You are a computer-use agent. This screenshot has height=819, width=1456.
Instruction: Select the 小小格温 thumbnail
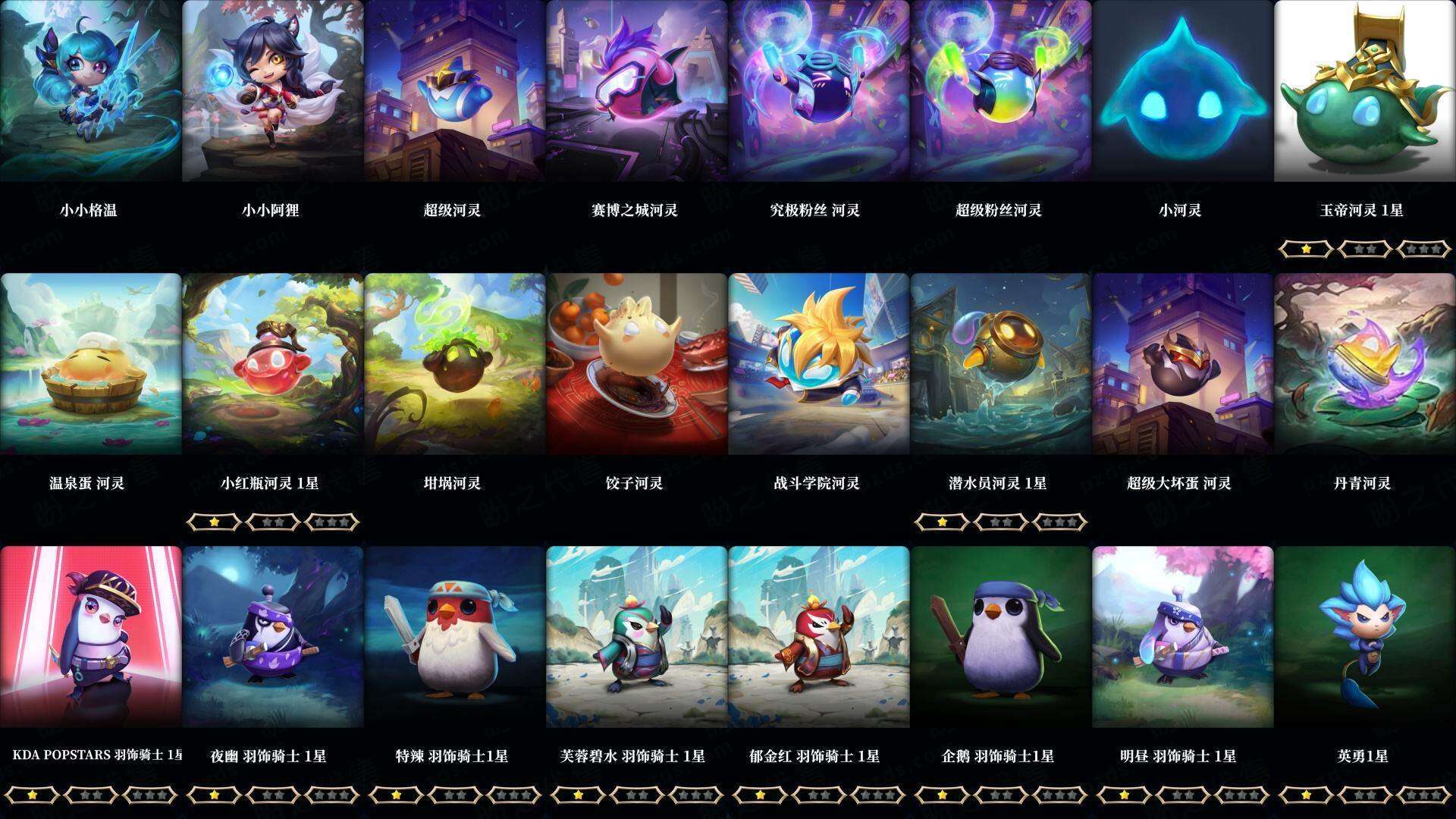(x=91, y=91)
